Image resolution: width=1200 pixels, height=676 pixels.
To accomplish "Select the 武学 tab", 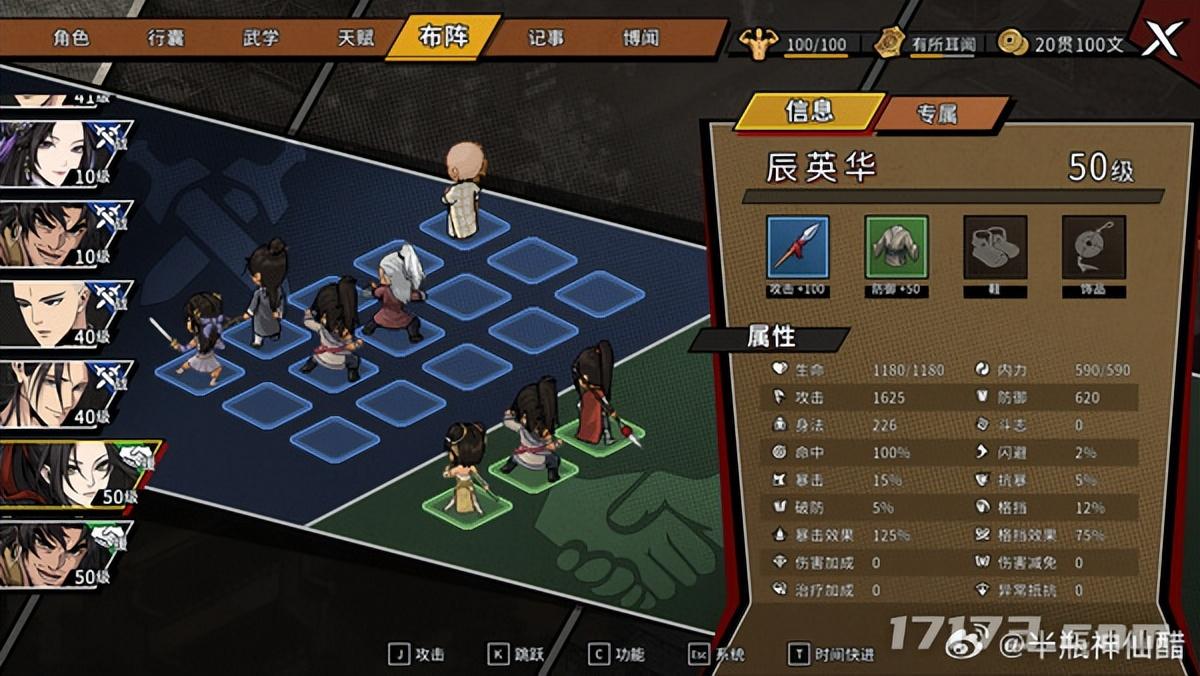I will pos(260,38).
